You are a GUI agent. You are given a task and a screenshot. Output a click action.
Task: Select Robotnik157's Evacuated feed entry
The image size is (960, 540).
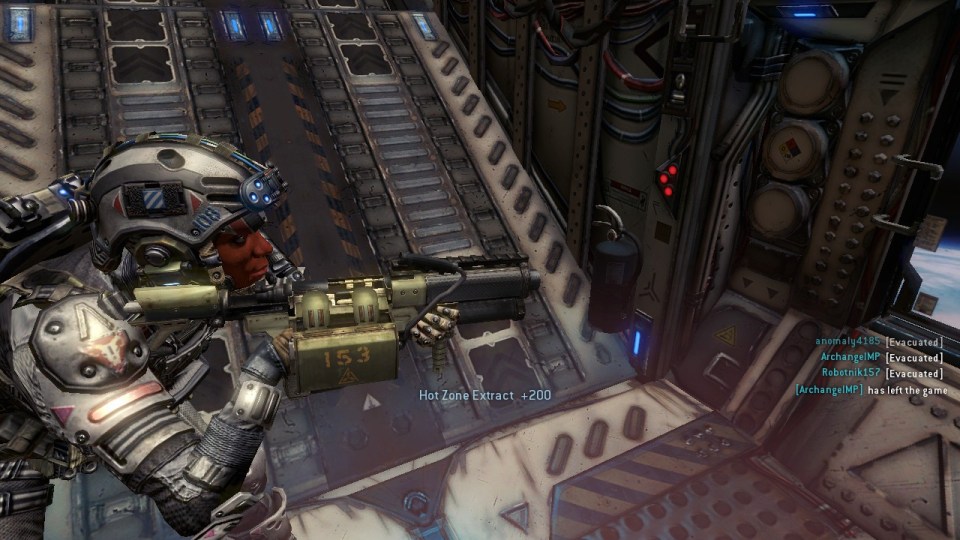(882, 373)
